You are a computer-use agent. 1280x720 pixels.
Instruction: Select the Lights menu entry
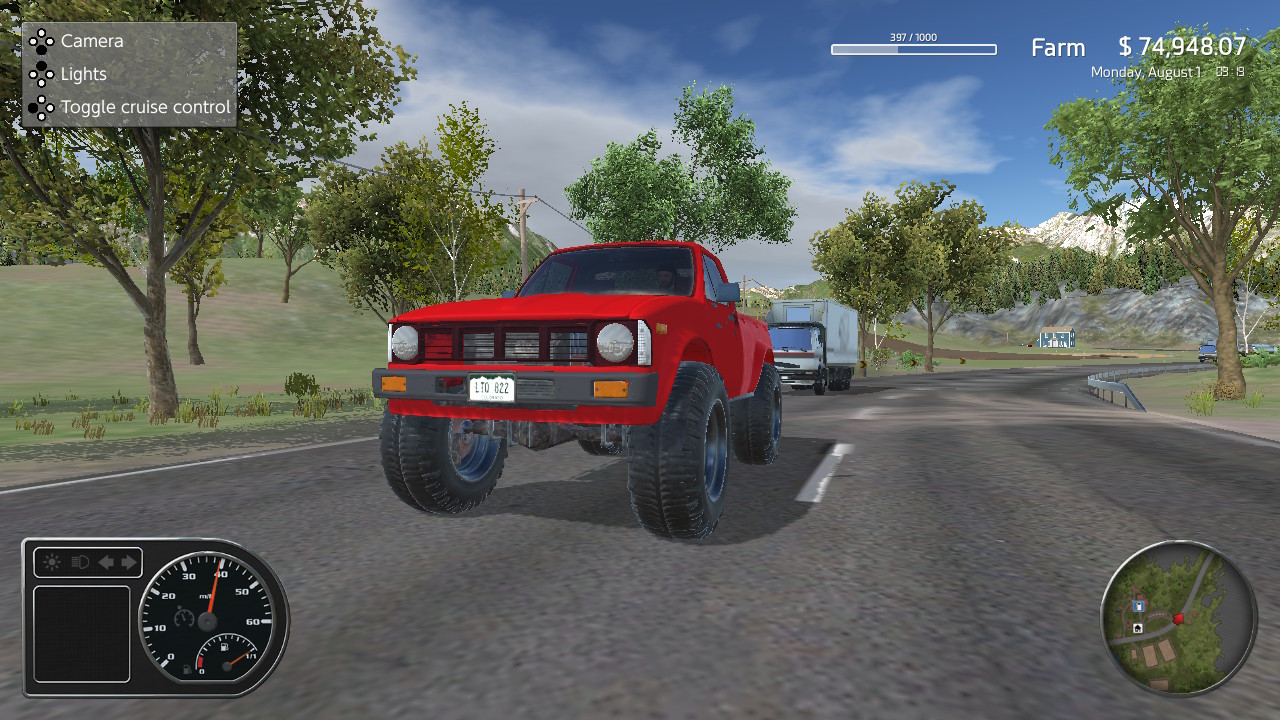click(x=84, y=74)
